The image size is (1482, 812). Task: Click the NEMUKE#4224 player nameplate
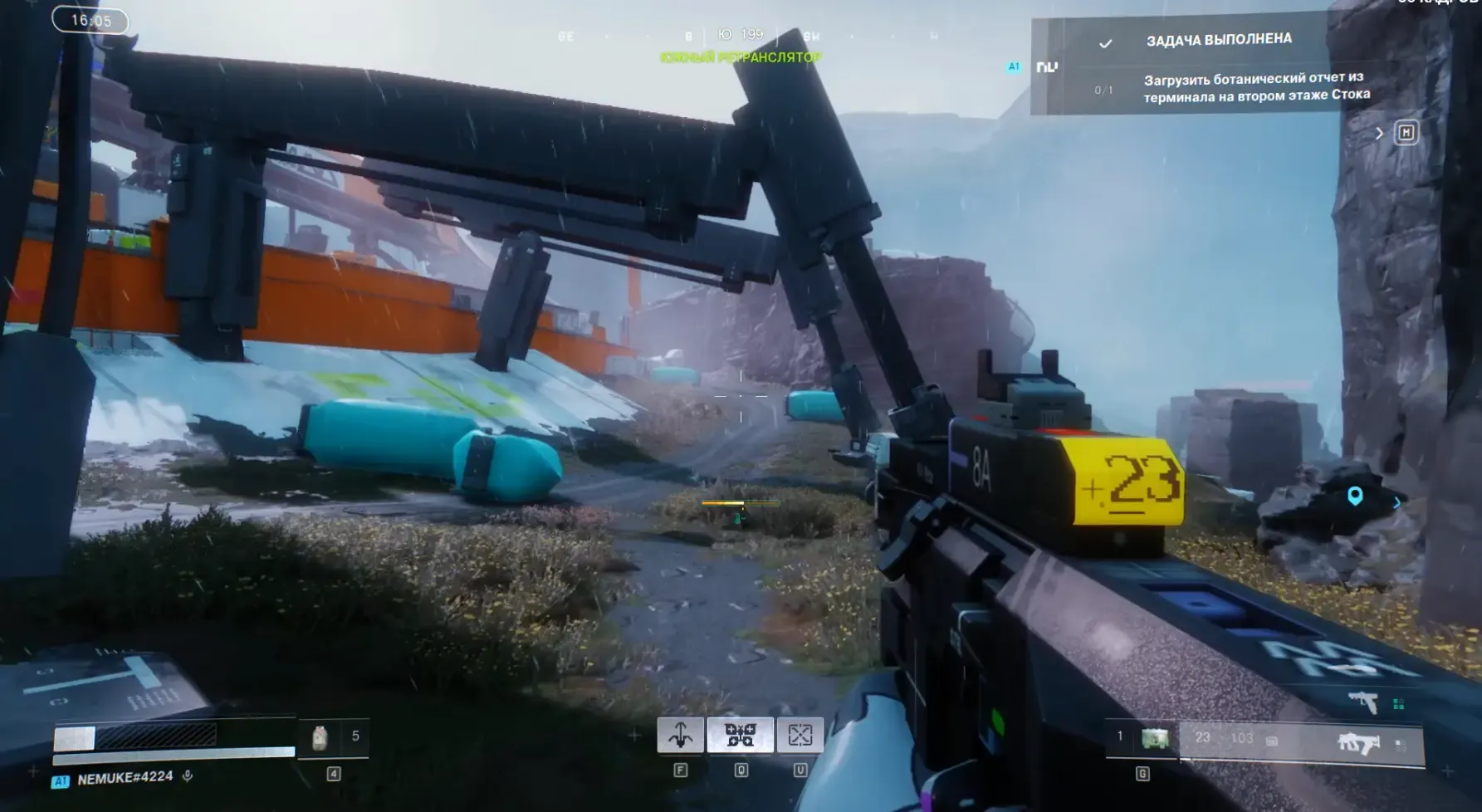click(125, 778)
